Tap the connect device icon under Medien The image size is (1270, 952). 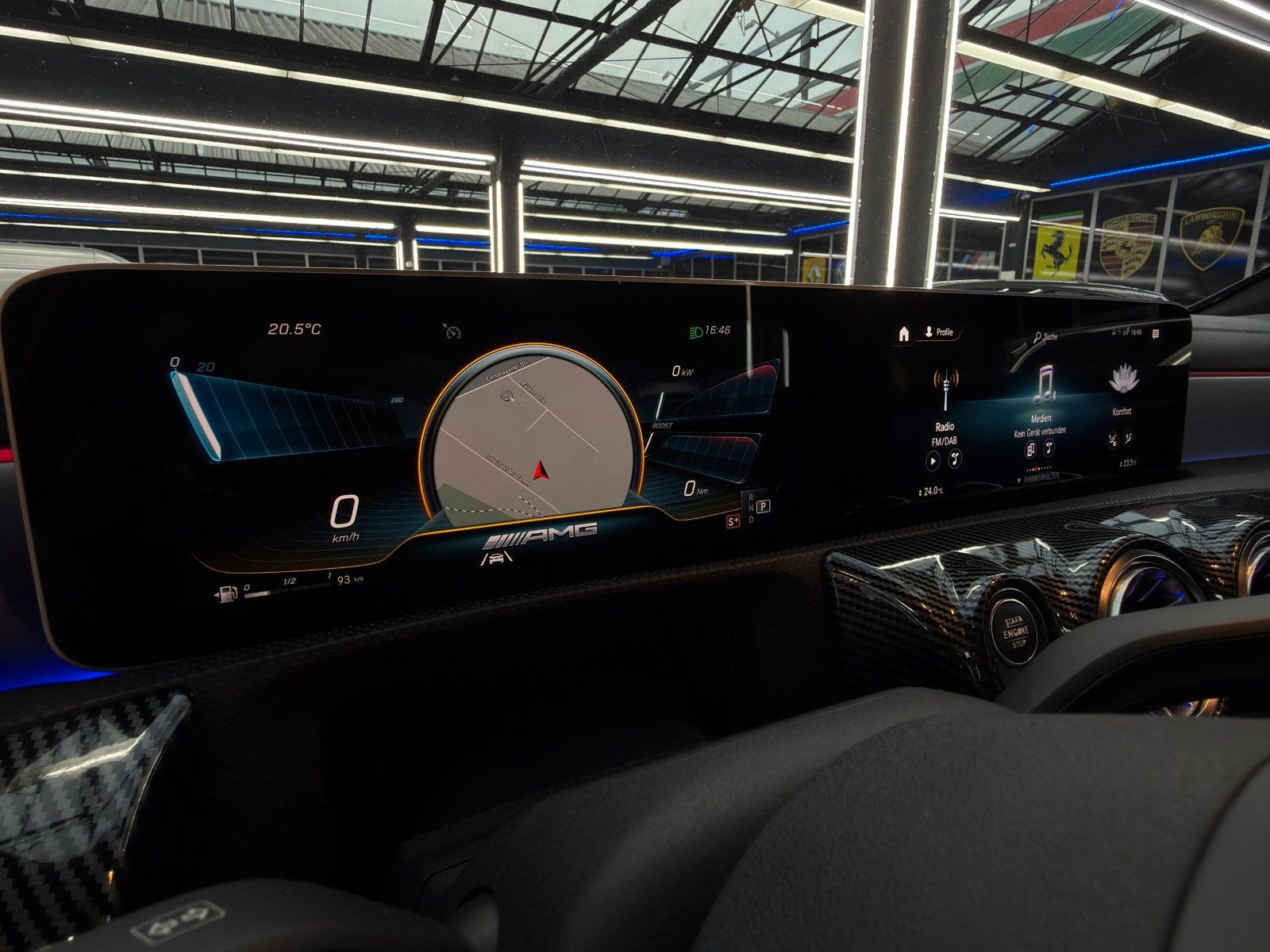(x=1030, y=450)
